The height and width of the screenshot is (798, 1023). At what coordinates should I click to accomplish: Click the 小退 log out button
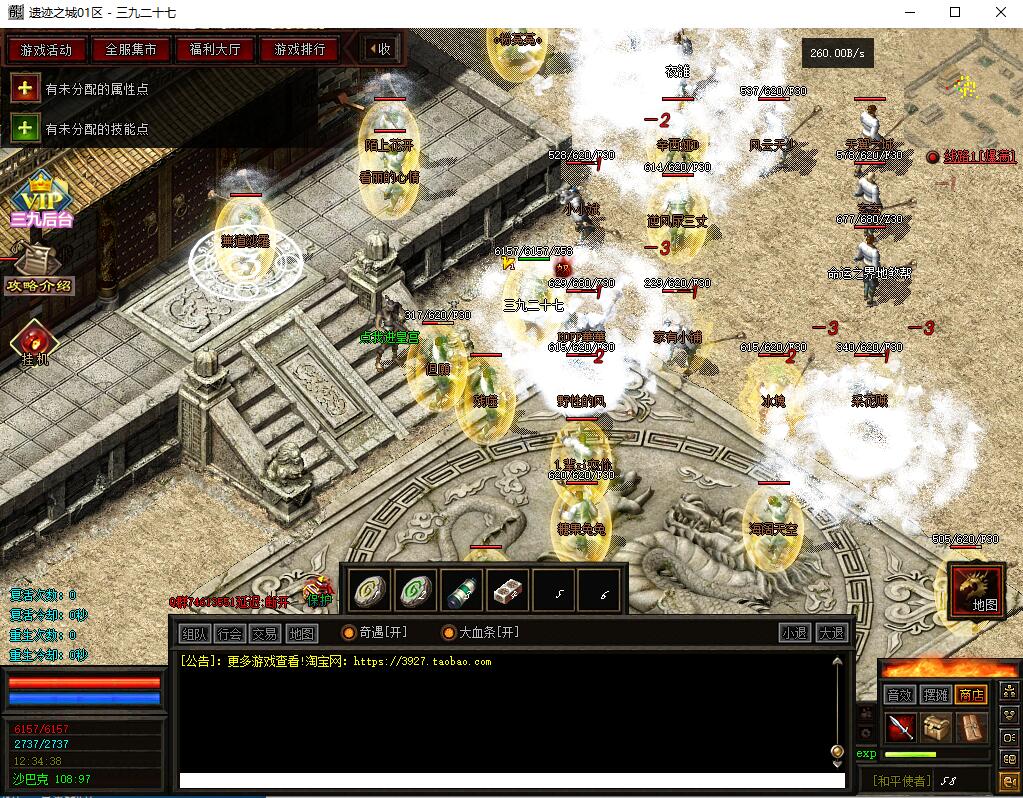pyautogui.click(x=795, y=633)
